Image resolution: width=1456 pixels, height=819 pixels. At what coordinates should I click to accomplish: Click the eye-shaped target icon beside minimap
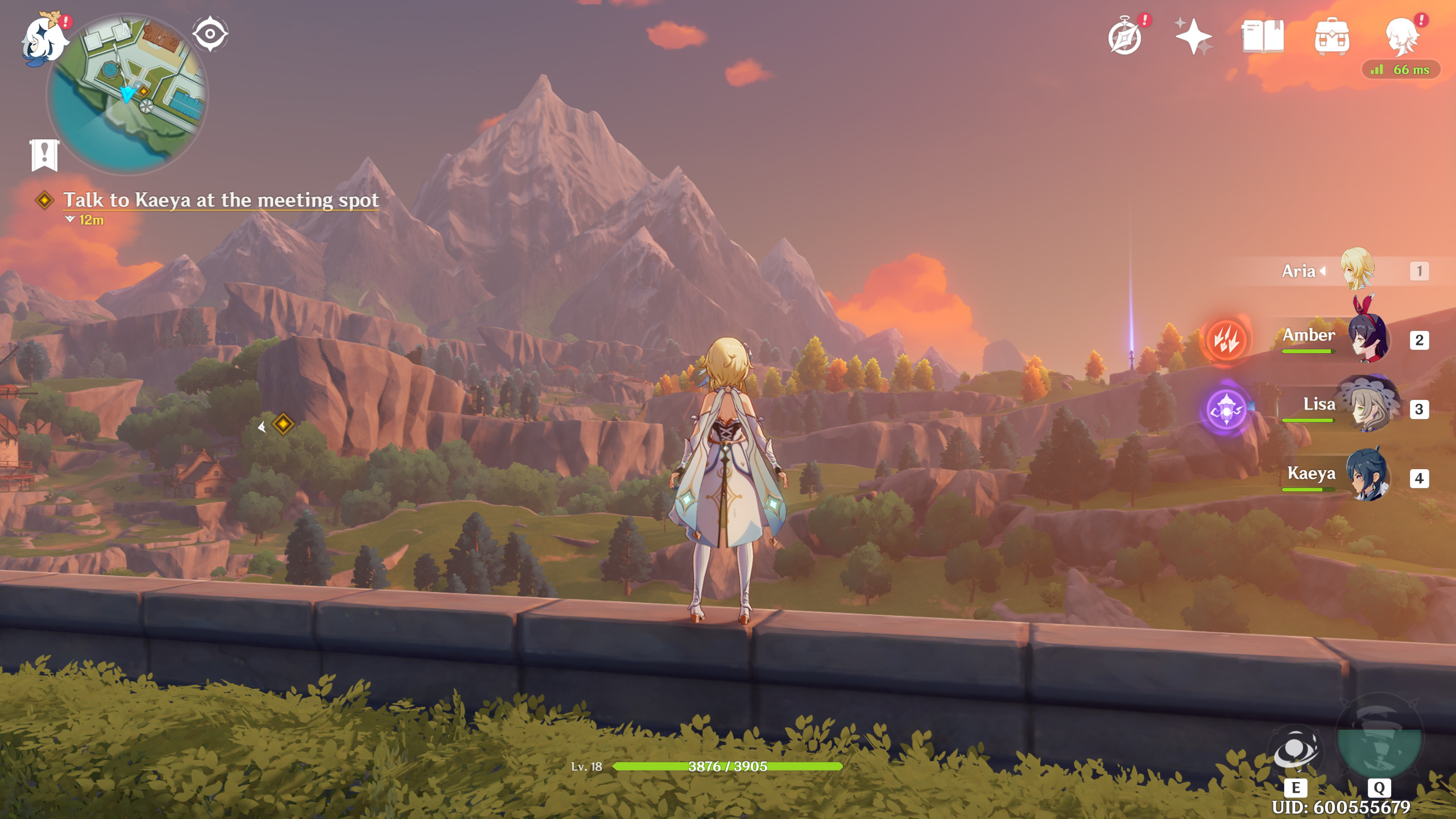click(210, 34)
